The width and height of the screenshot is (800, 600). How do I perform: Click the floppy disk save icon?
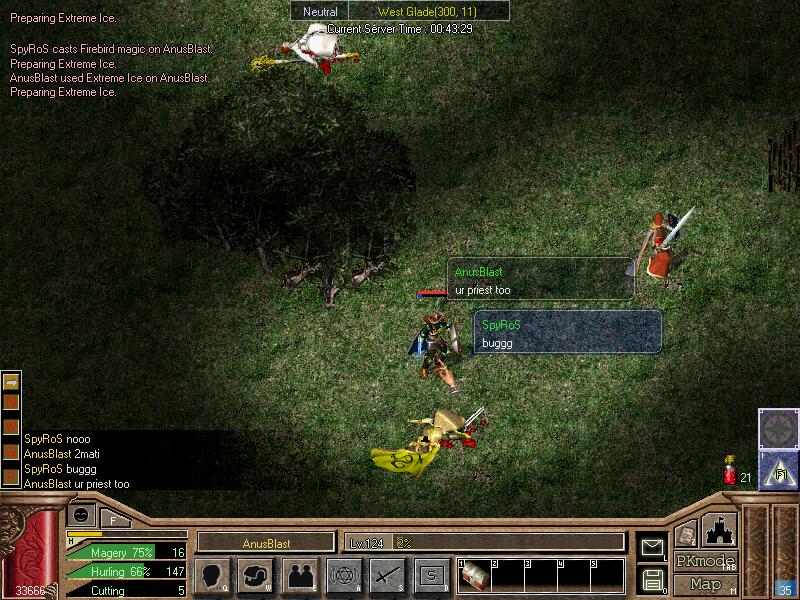point(652,579)
